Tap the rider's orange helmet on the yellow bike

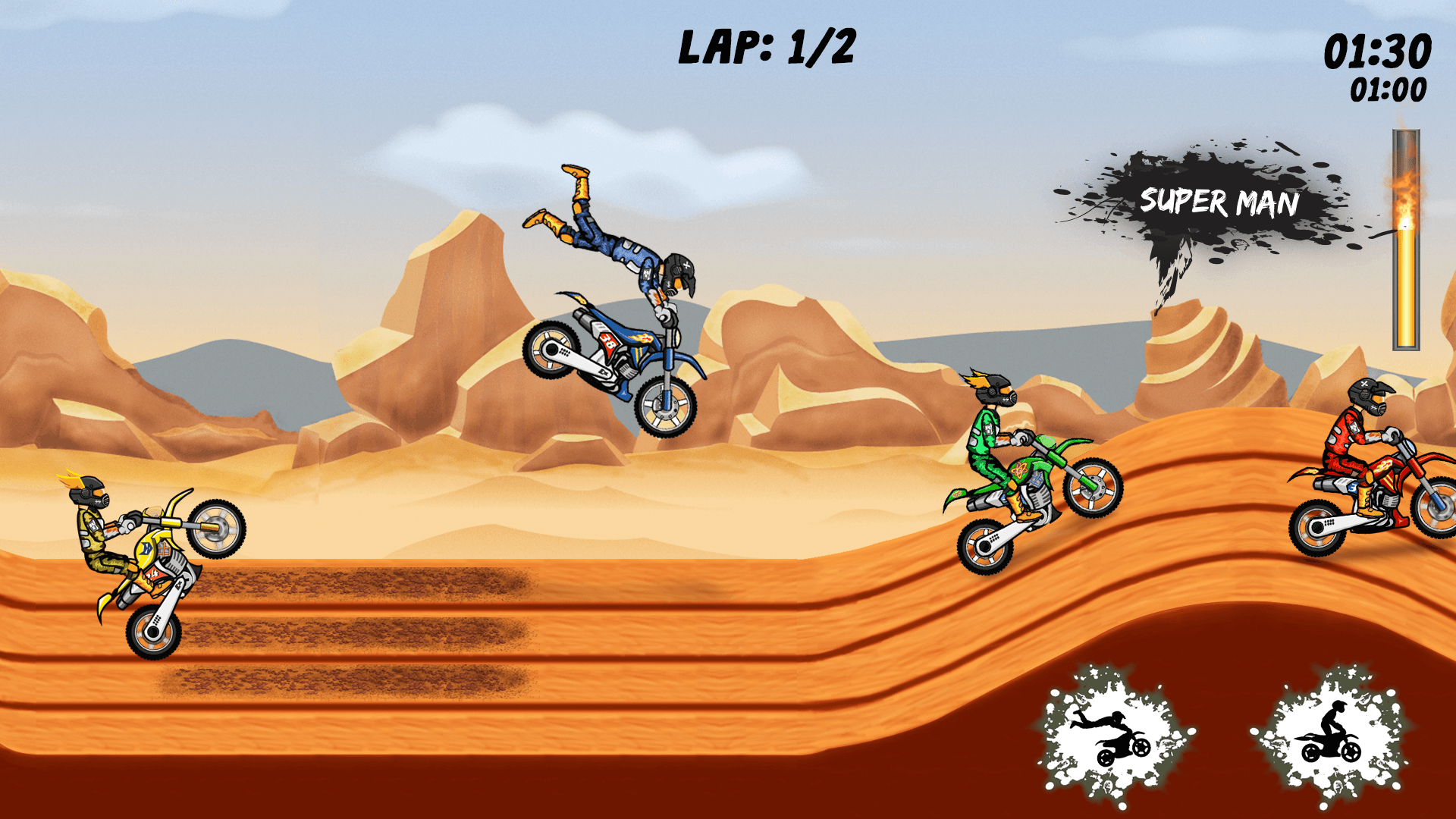(x=89, y=493)
